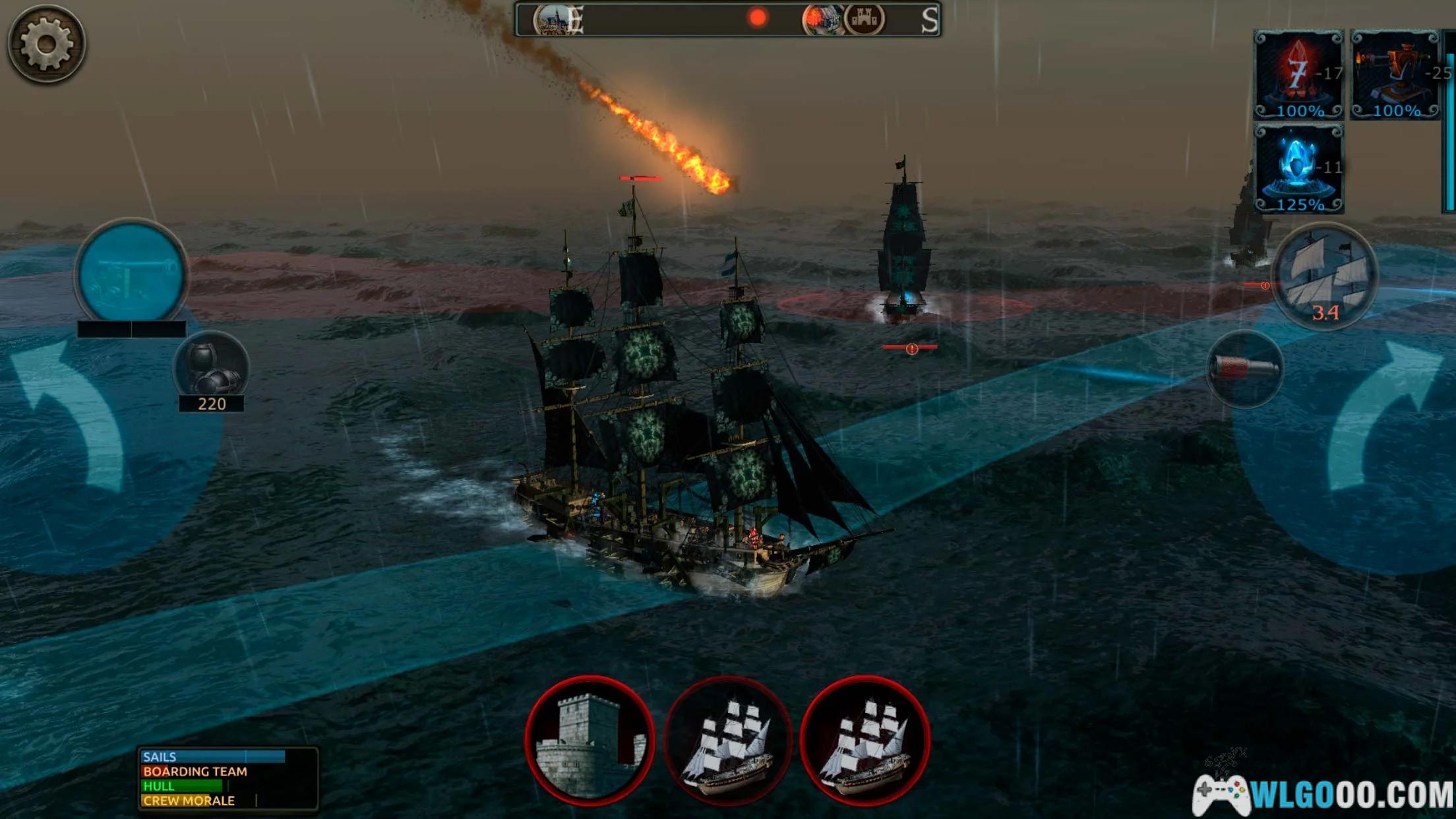
Task: Open the gear settings menu
Action: click(x=46, y=44)
